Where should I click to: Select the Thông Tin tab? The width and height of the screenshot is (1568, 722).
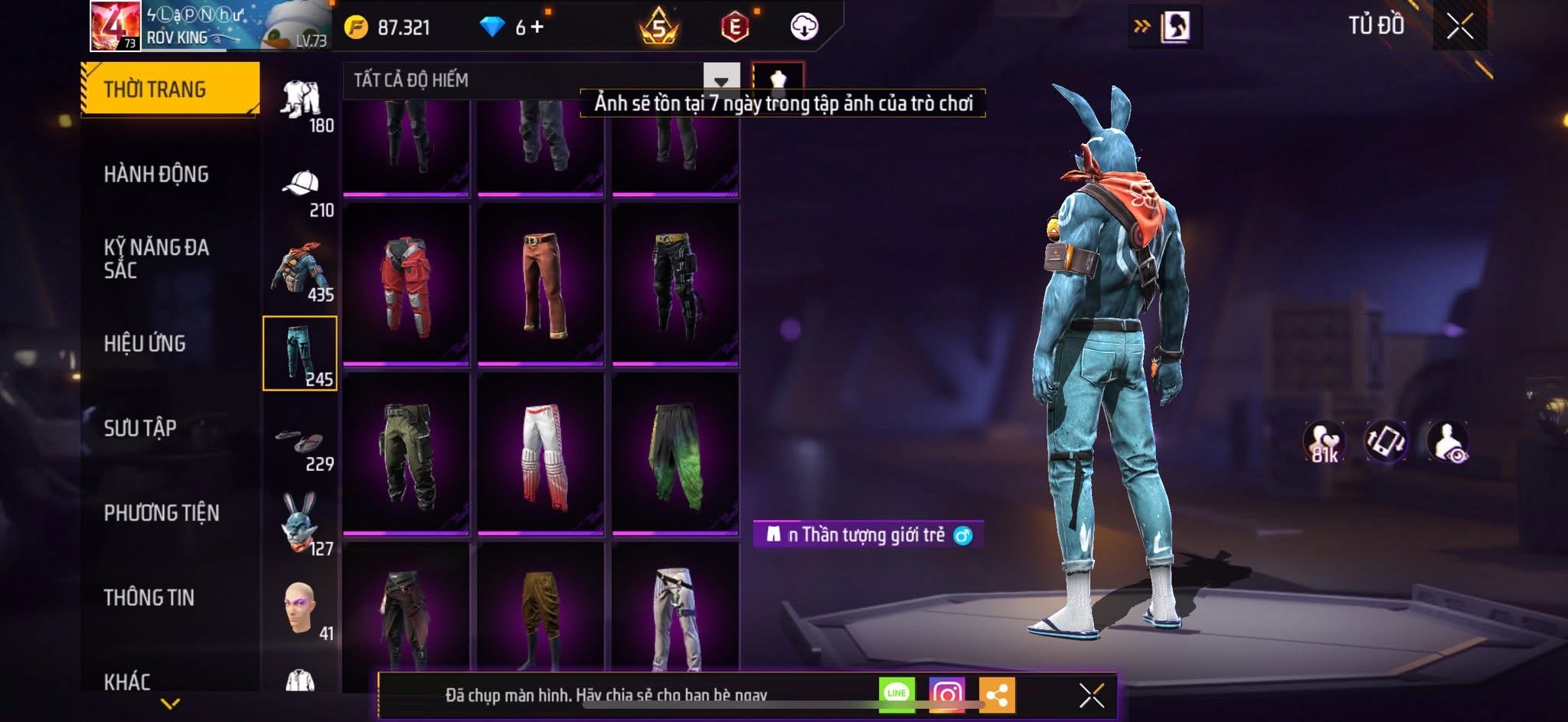pos(149,597)
